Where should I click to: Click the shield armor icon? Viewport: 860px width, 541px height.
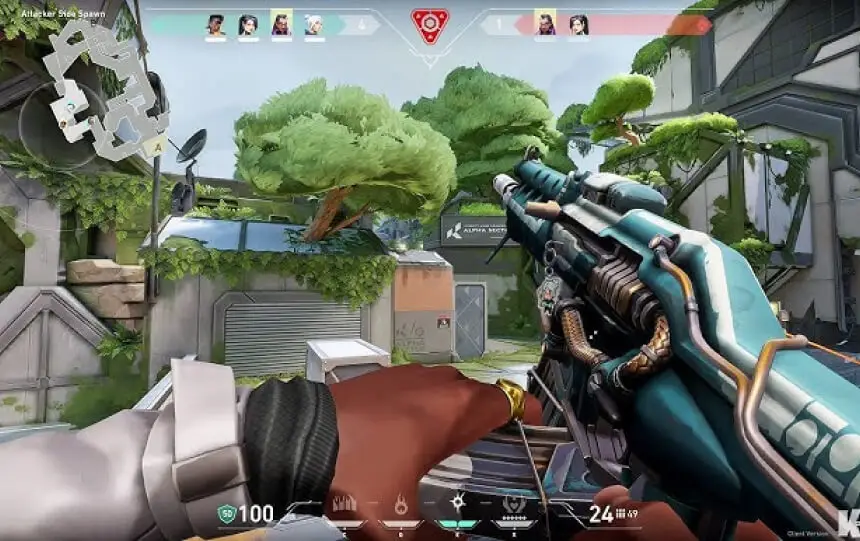(x=227, y=515)
